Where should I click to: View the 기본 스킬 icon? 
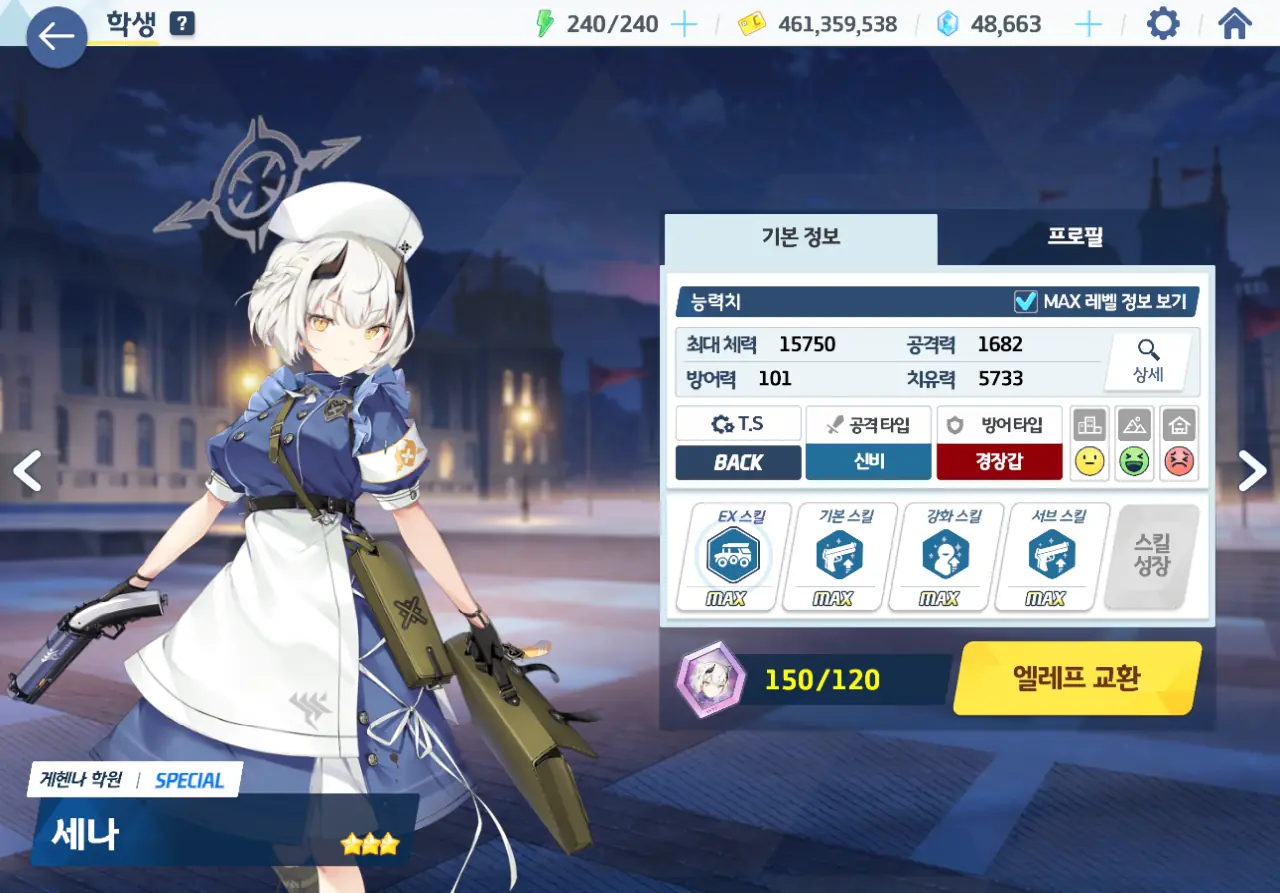[839, 556]
